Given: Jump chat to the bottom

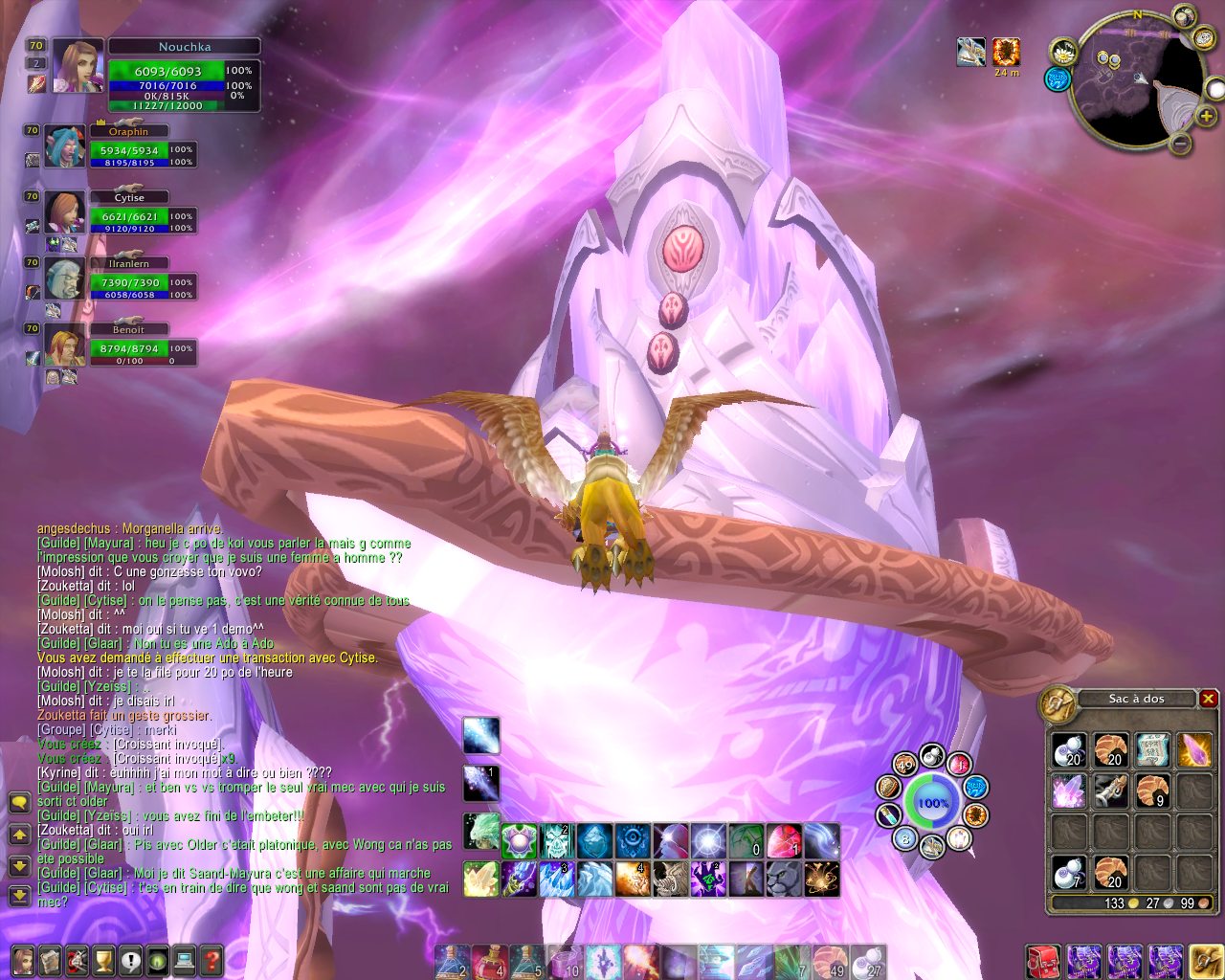Looking at the screenshot, I should 18,896.
